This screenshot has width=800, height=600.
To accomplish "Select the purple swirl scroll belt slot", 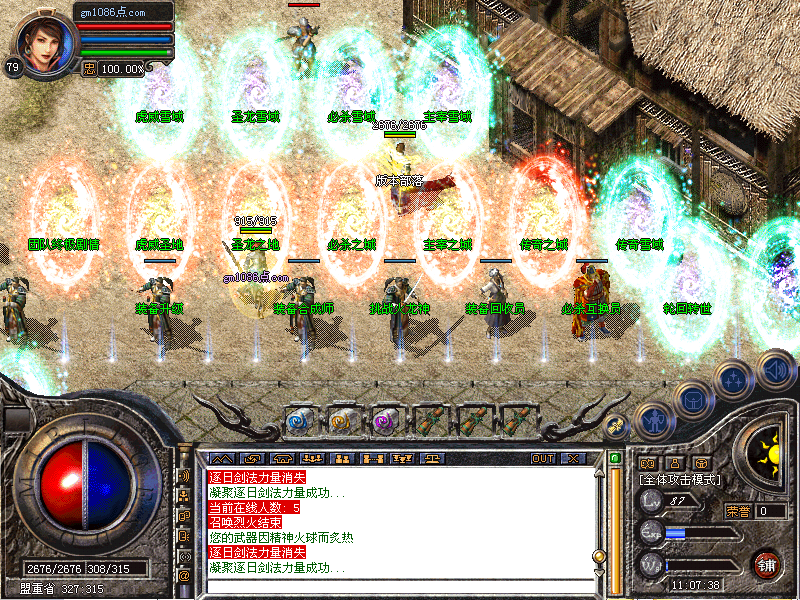I will click(386, 422).
